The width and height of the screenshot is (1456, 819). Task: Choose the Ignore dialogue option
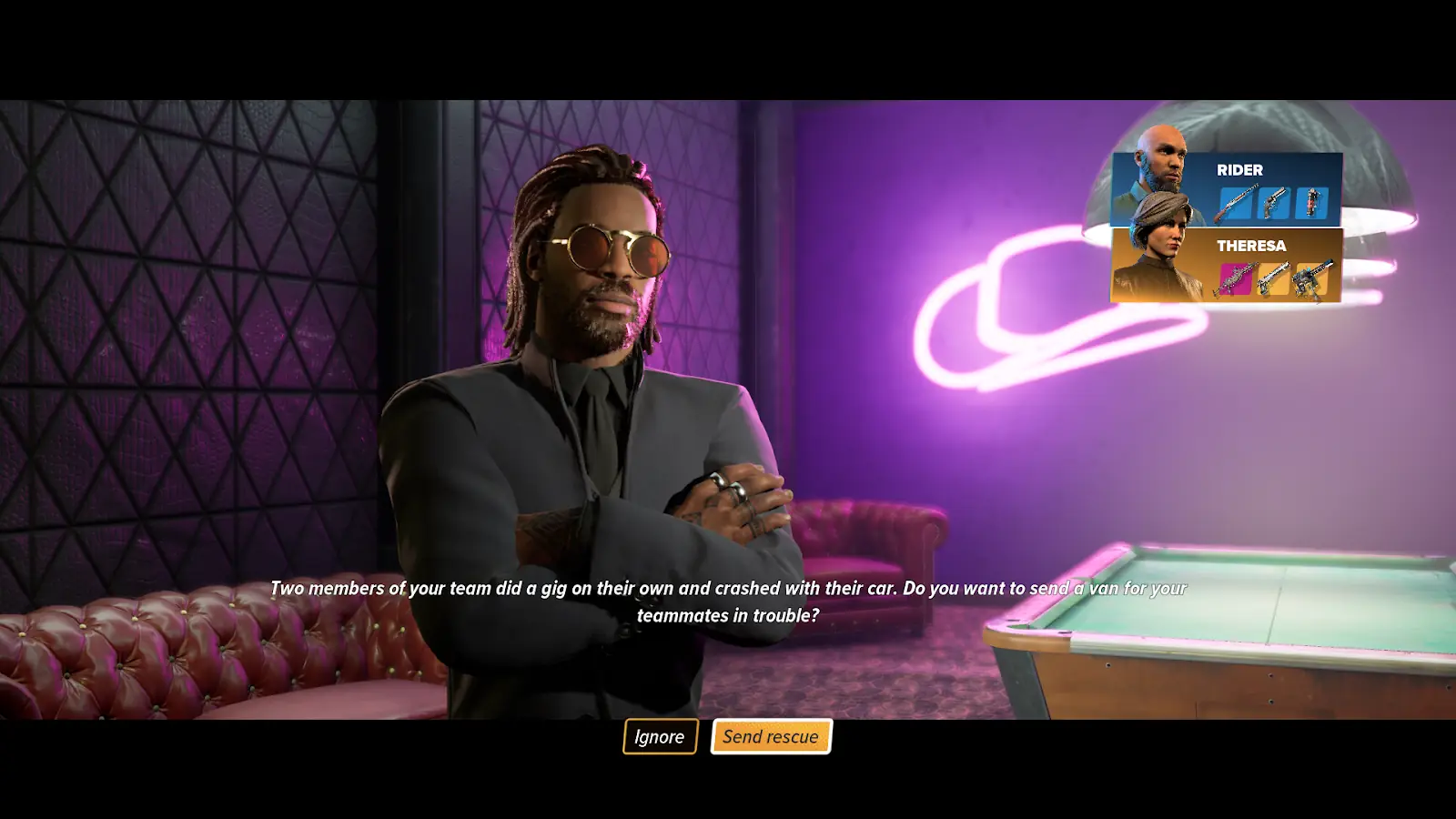[660, 737]
